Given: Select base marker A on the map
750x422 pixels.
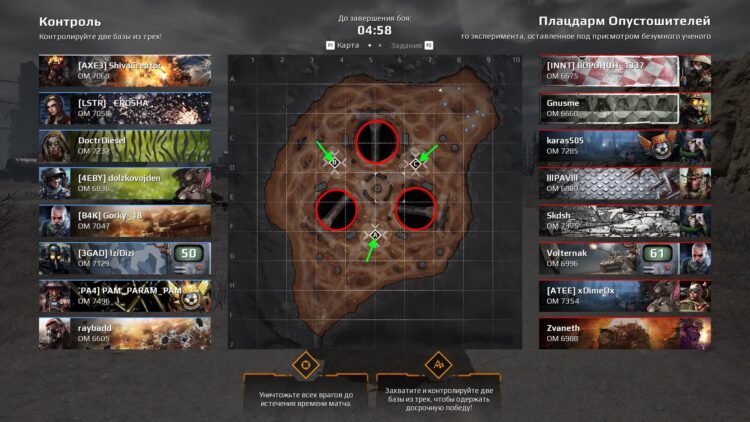Looking at the screenshot, I should (x=375, y=235).
